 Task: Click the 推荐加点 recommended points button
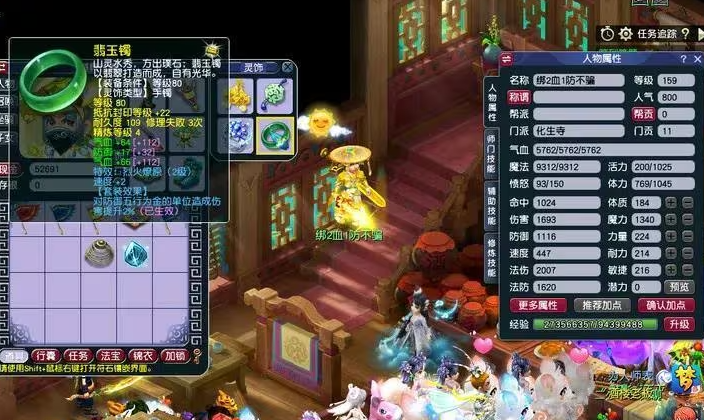601,305
